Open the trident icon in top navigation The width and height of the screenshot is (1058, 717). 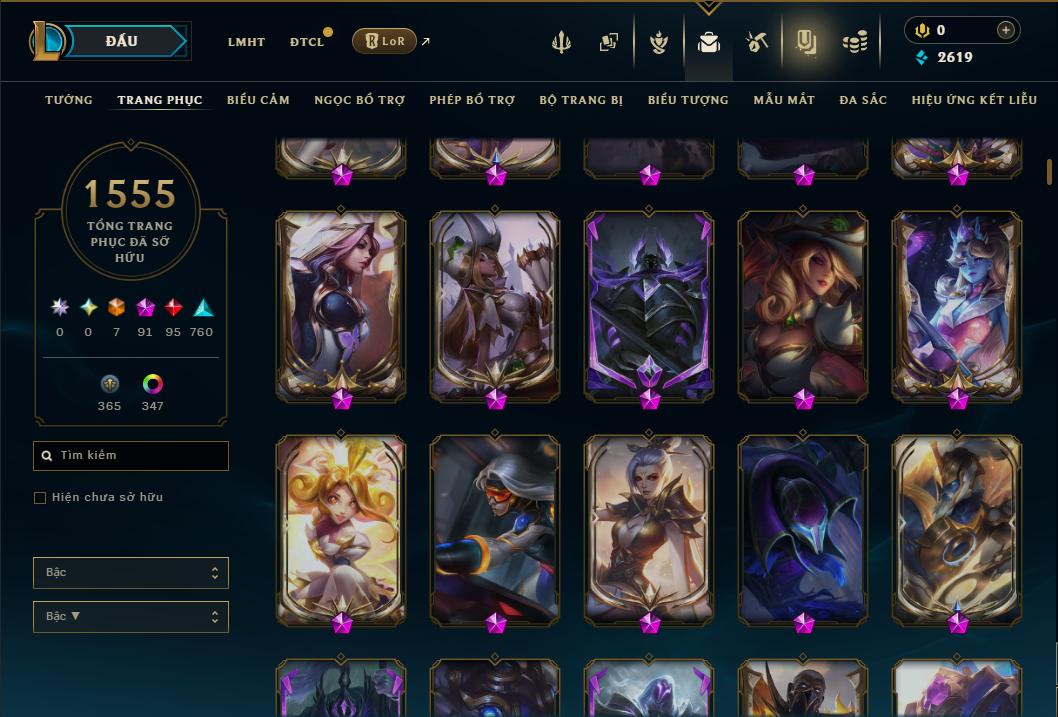561,42
